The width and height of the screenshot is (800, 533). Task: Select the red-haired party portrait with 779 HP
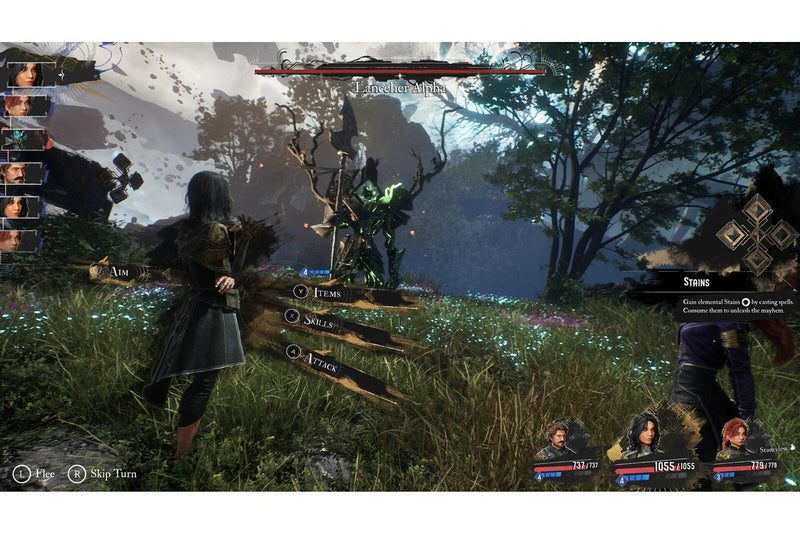[x=738, y=440]
